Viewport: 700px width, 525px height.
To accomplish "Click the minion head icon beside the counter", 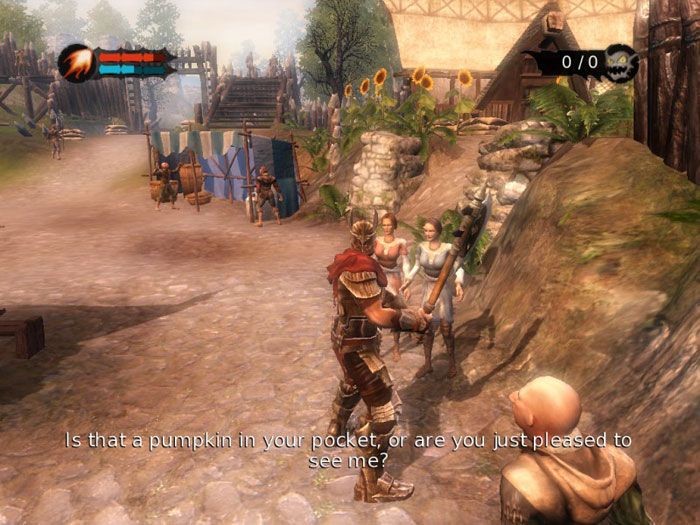I will 621,62.
